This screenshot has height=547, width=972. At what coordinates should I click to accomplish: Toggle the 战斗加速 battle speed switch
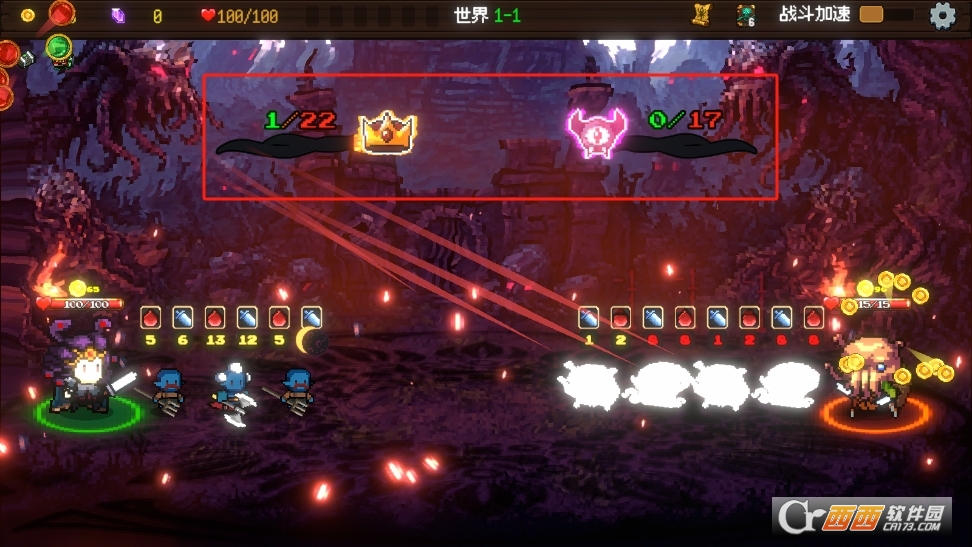coord(885,15)
